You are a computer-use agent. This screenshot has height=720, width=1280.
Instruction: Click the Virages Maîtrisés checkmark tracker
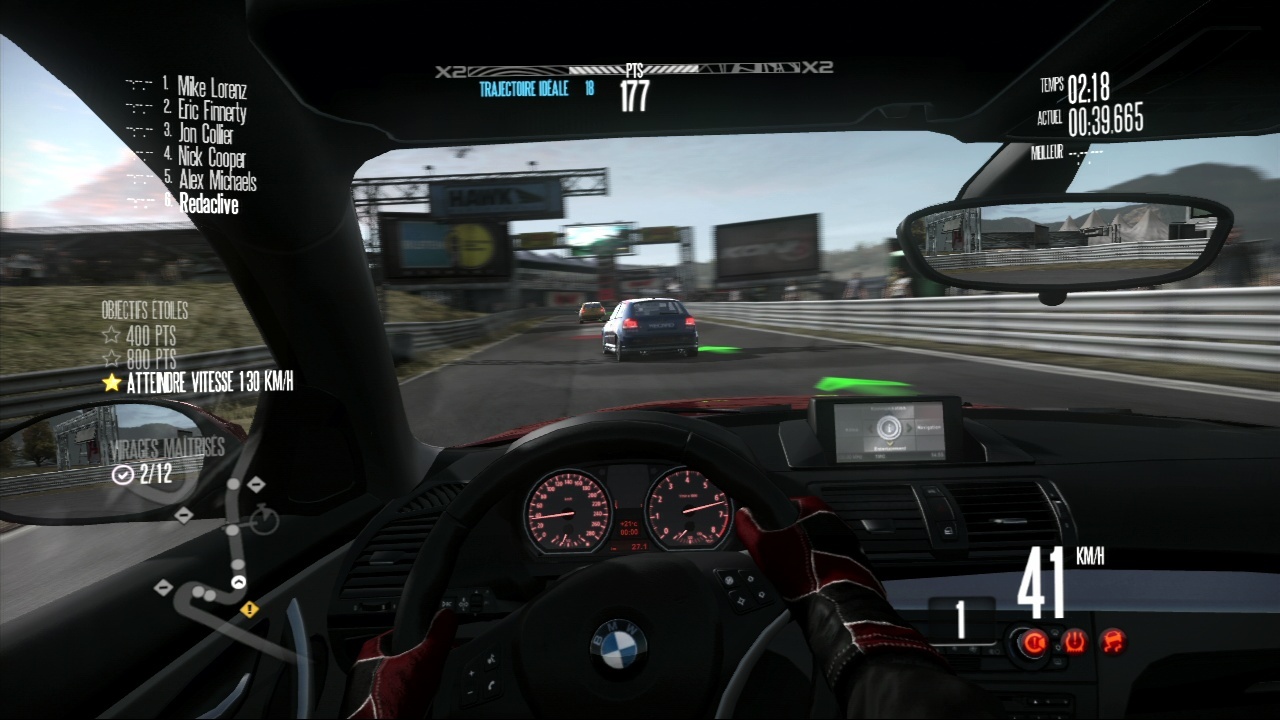(x=143, y=474)
